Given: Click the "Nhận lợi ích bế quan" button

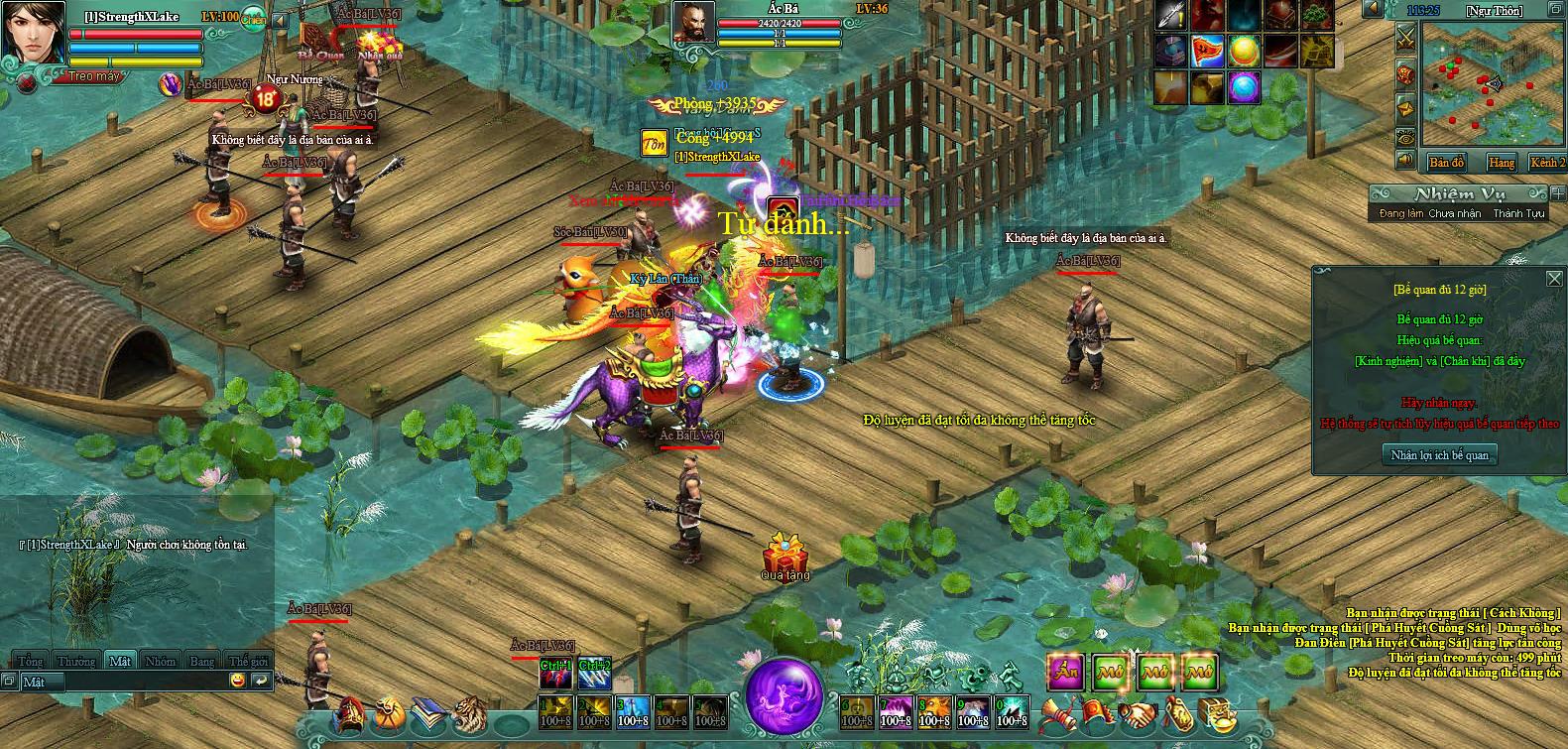Looking at the screenshot, I should (1439, 454).
